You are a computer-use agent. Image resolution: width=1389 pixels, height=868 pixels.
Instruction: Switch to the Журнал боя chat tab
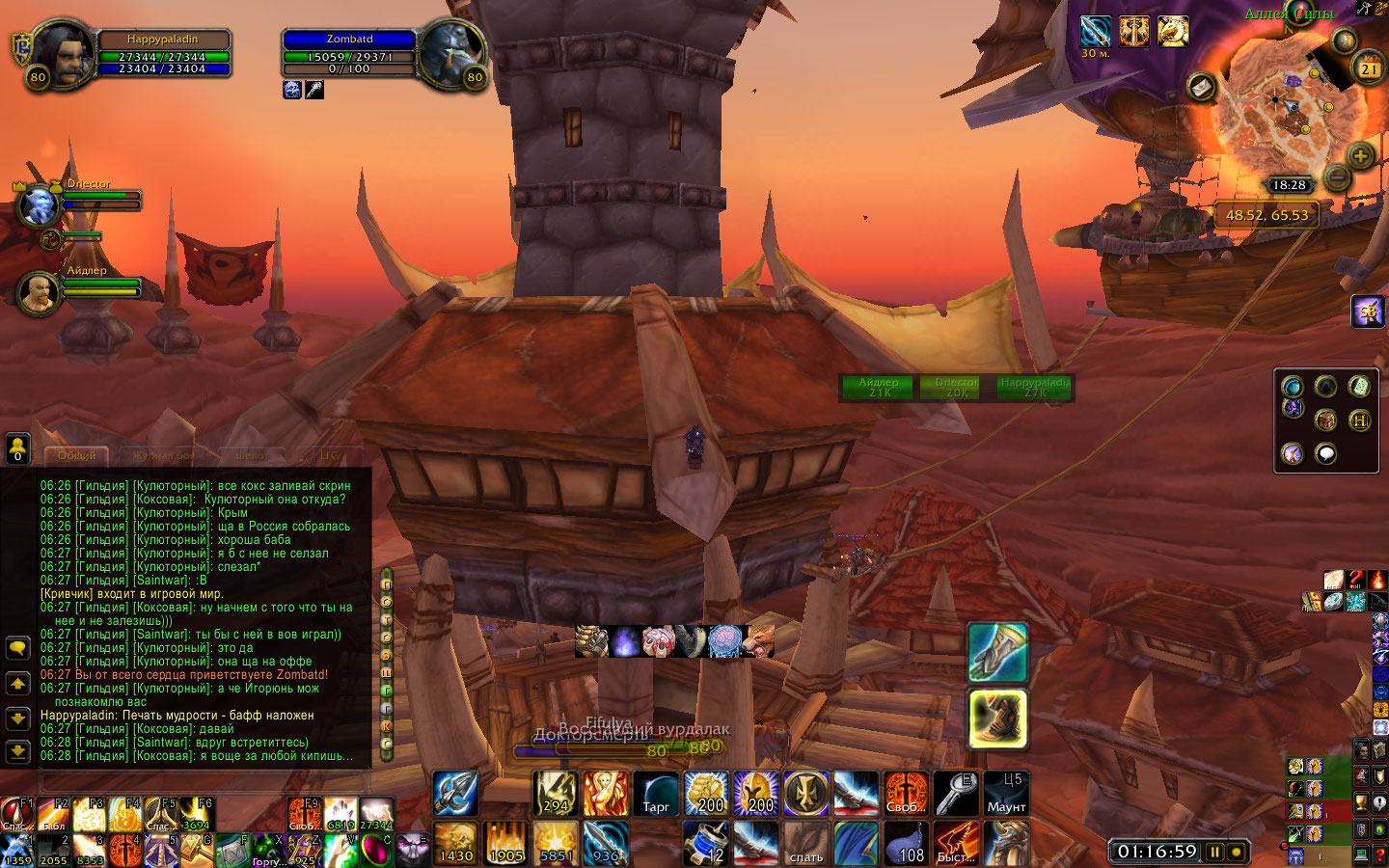click(x=163, y=455)
